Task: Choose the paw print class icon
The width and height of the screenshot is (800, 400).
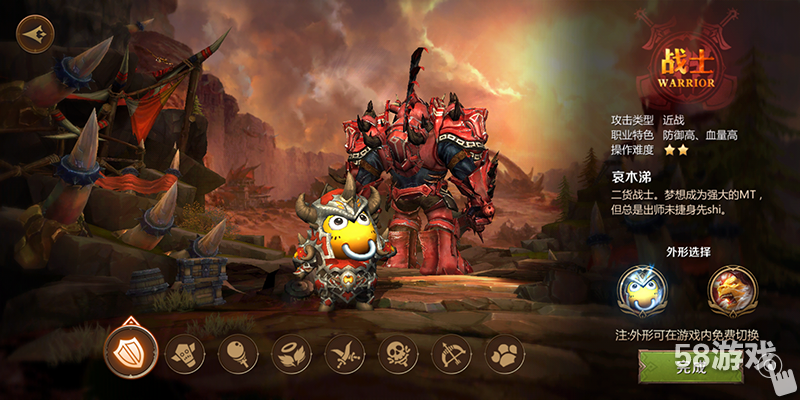Action: 504,353
